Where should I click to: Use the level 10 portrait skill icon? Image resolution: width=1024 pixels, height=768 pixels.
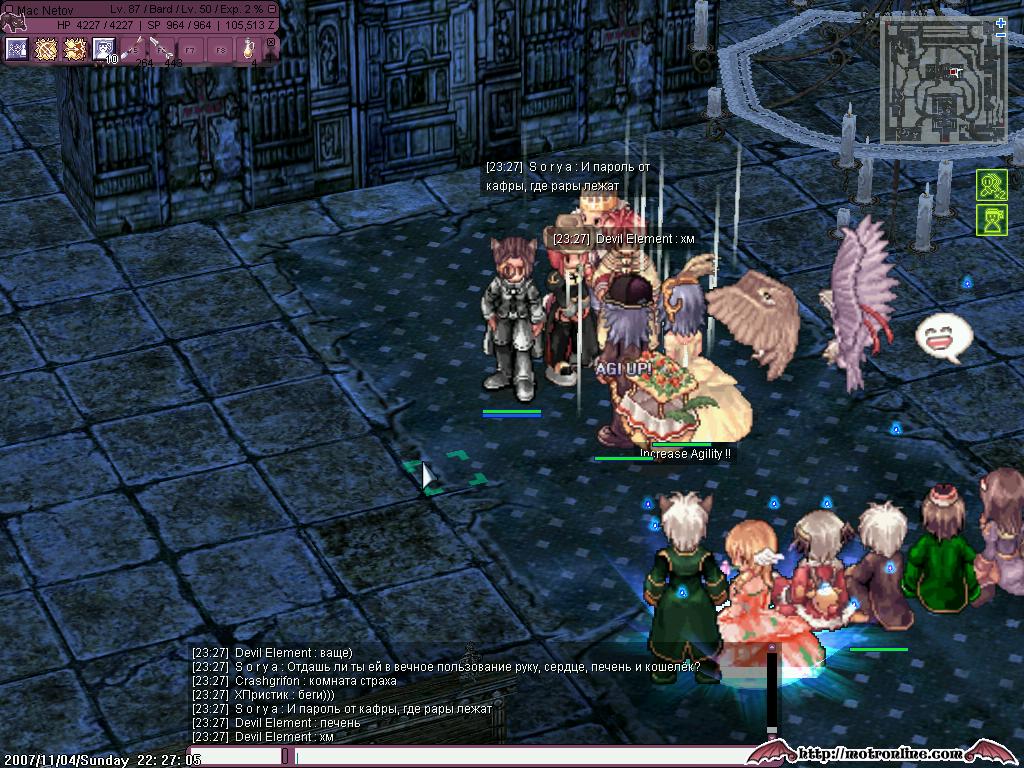tap(104, 49)
